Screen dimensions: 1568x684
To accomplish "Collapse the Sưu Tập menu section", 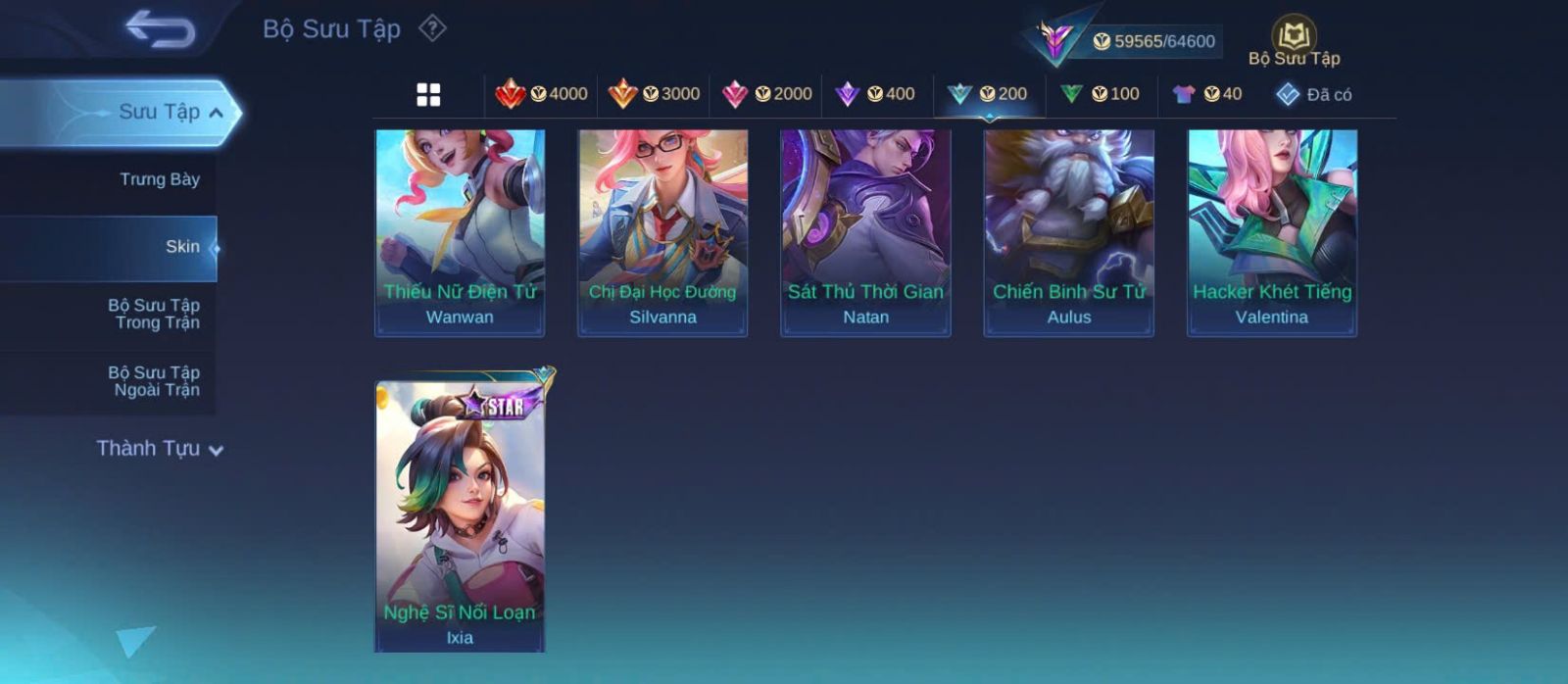I will tap(216, 113).
